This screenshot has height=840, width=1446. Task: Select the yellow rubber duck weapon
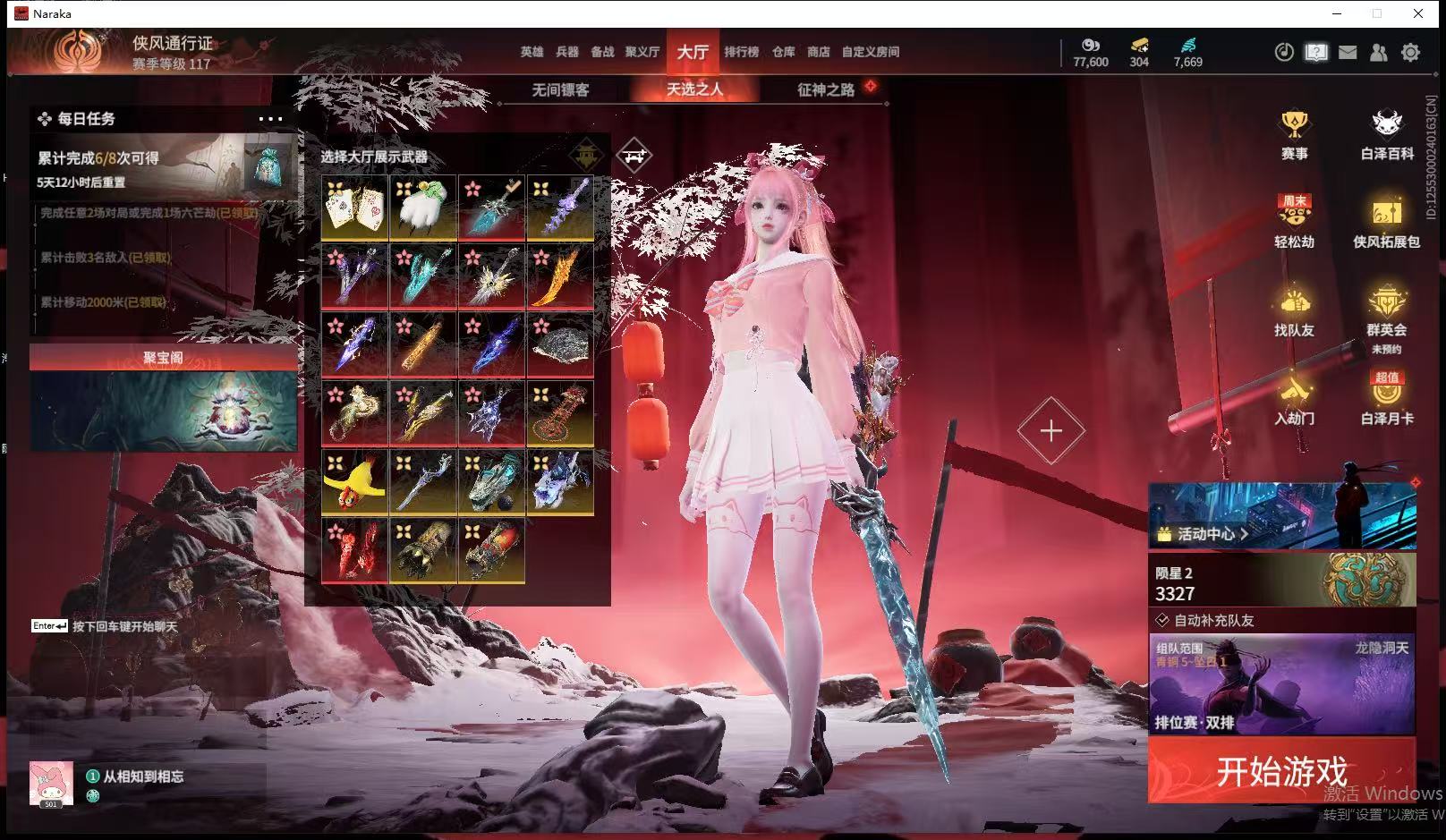point(355,482)
